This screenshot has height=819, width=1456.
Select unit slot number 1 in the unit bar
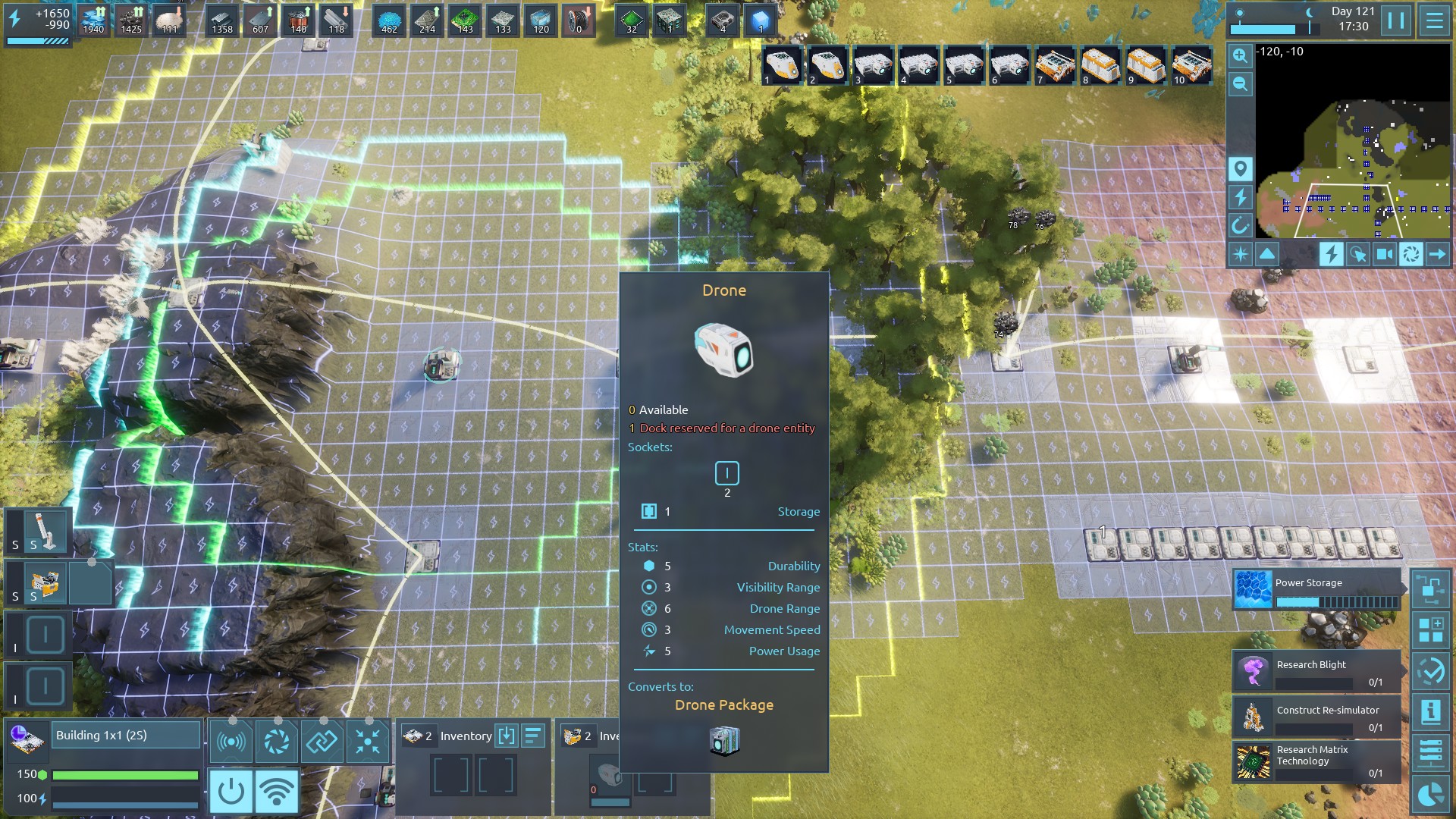pyautogui.click(x=782, y=65)
